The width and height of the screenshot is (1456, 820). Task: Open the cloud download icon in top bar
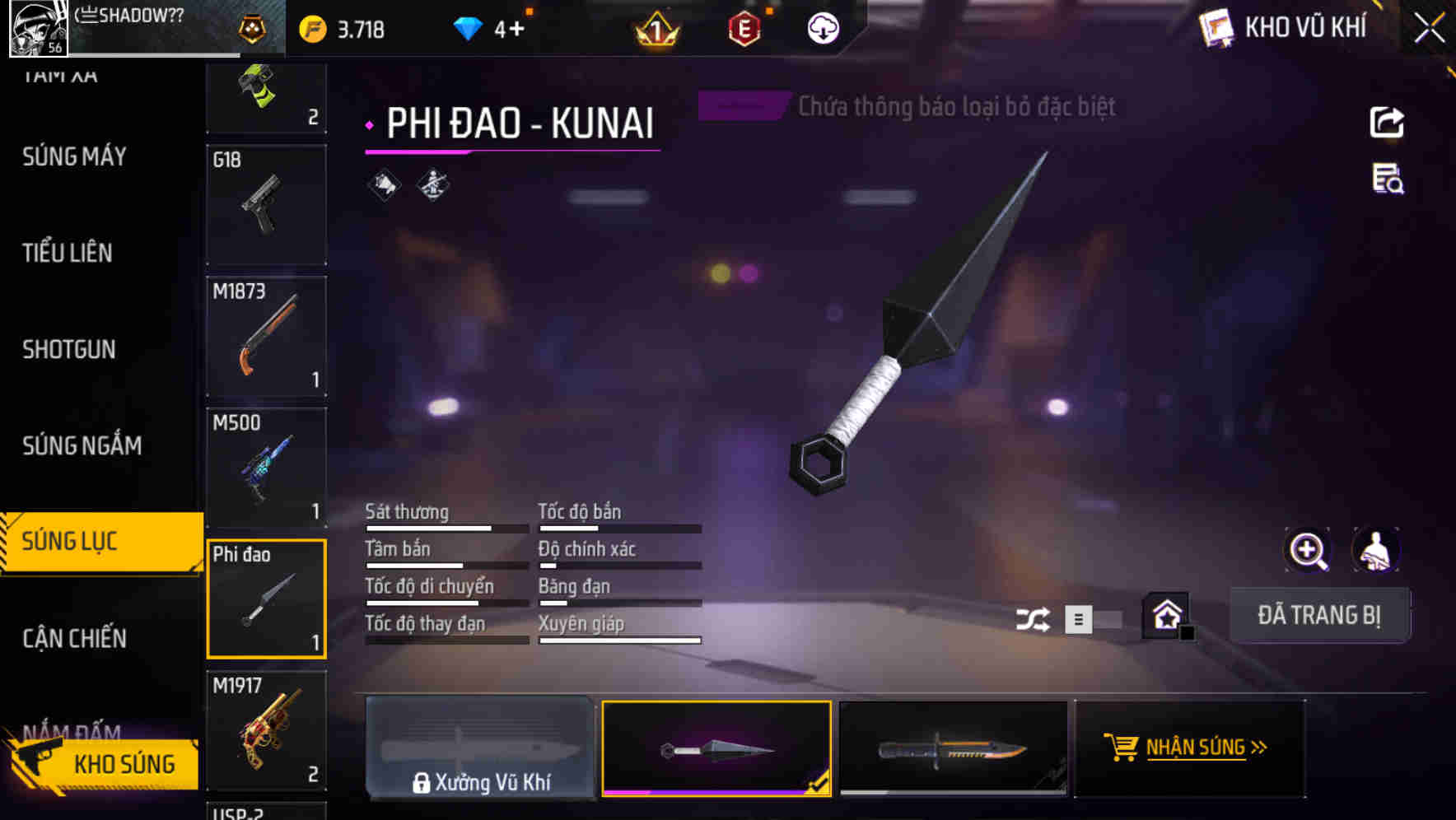click(x=822, y=29)
